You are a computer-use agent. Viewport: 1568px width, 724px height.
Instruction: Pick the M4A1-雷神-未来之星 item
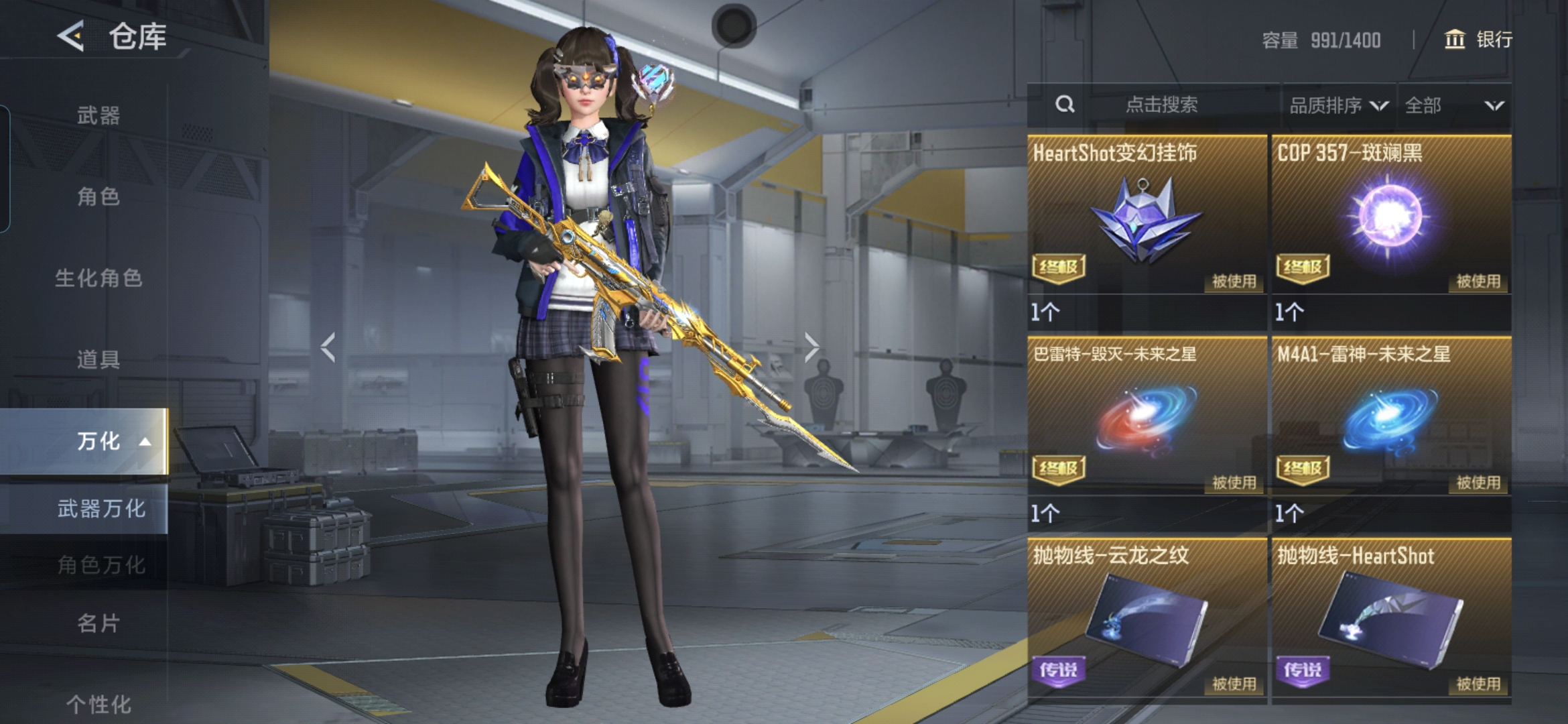pyautogui.click(x=1391, y=416)
